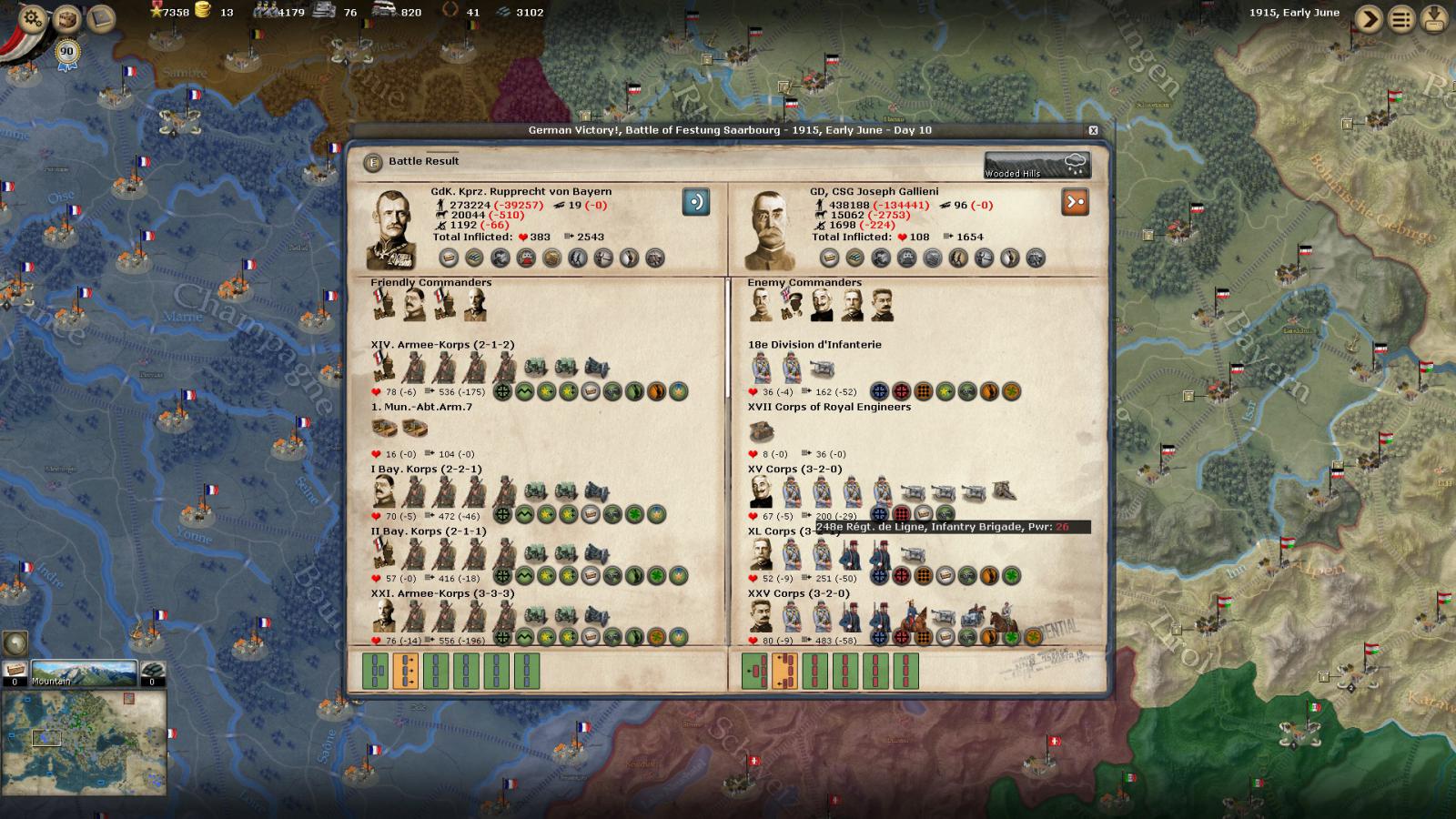Select Rupprecht von Bayern's portrait
The height and width of the screenshot is (819, 1456).
393,229
